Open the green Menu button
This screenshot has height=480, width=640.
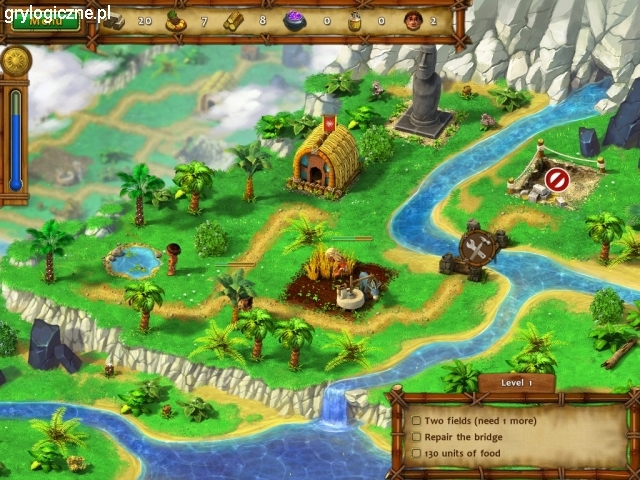point(43,23)
